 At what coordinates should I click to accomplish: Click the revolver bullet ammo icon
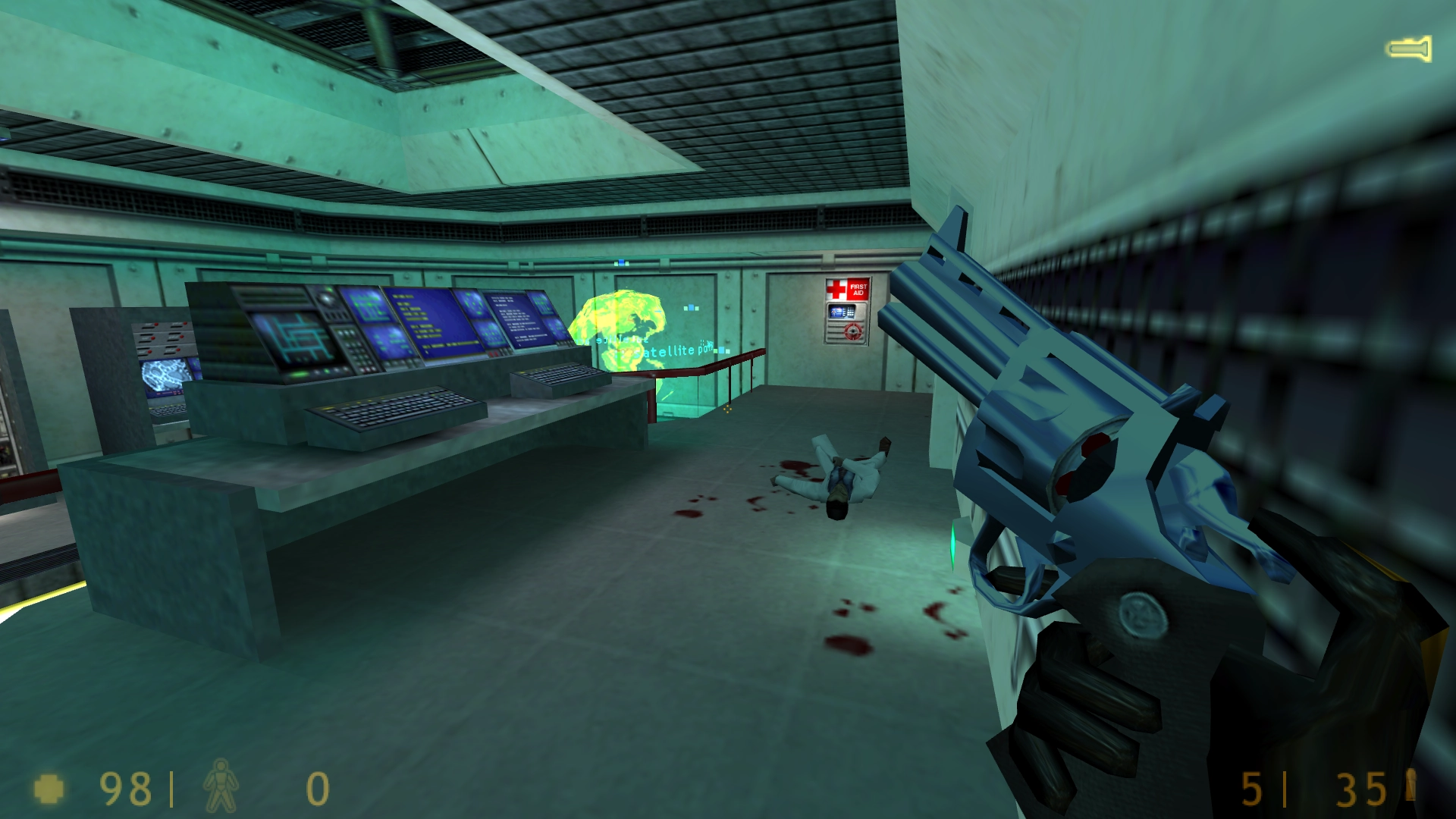(1410, 785)
